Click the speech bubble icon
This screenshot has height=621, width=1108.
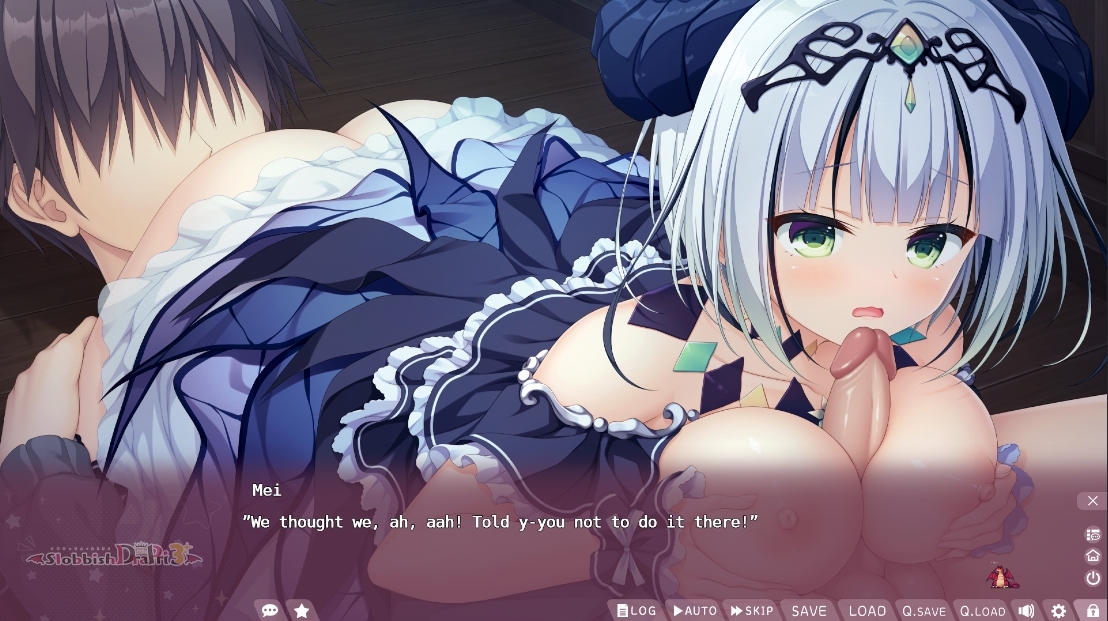pyautogui.click(x=269, y=610)
